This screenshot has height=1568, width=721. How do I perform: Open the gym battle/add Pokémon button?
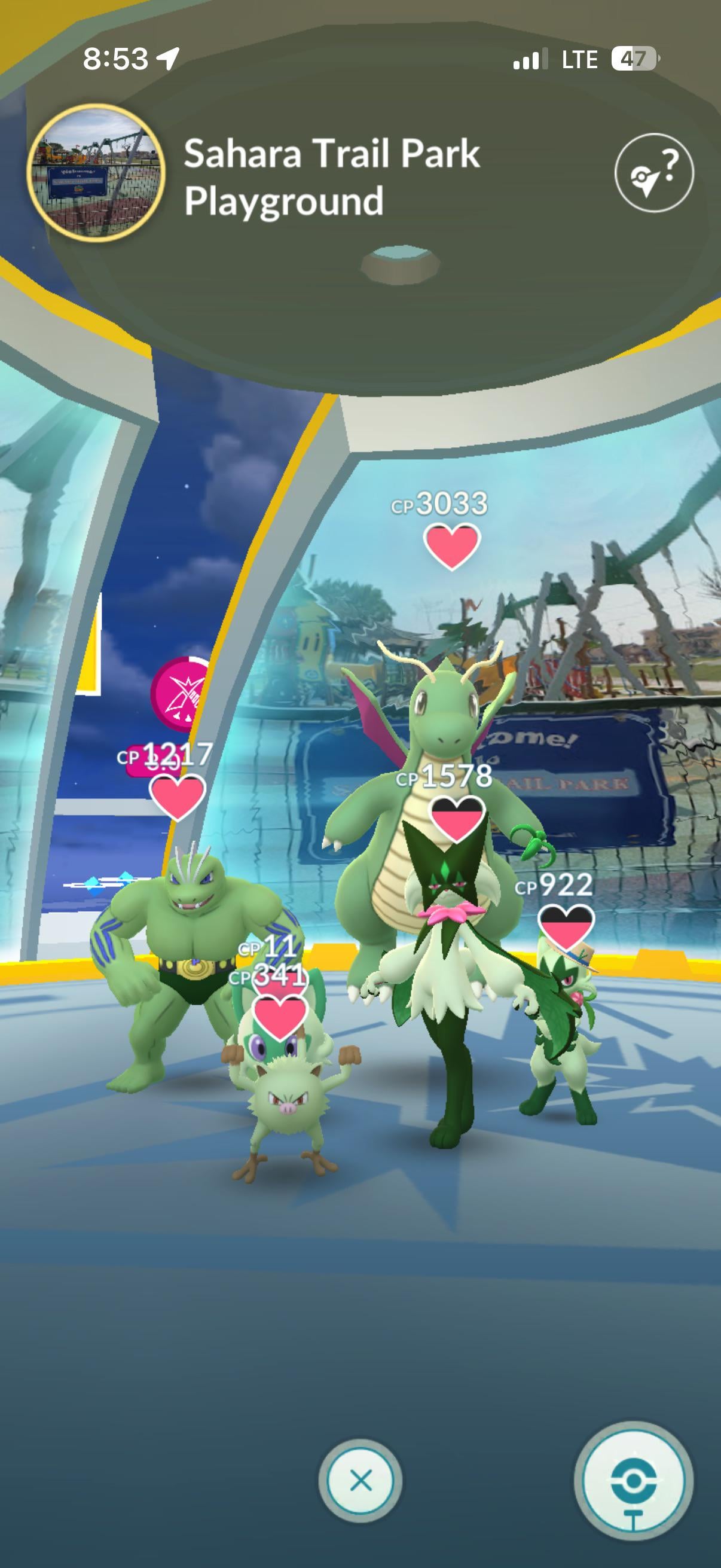633,1480
